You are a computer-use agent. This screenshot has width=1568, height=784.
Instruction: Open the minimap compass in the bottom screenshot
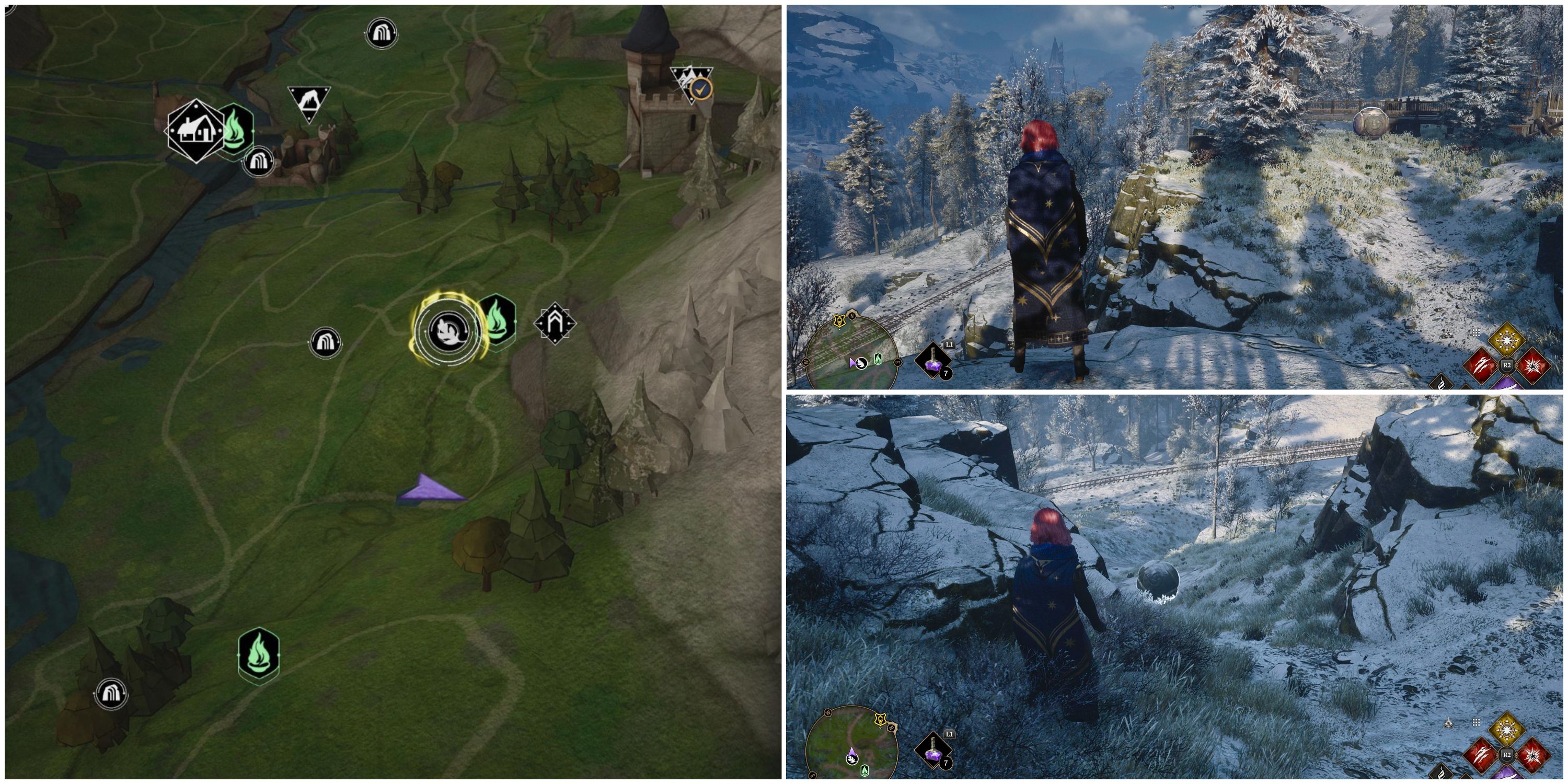[x=854, y=743]
